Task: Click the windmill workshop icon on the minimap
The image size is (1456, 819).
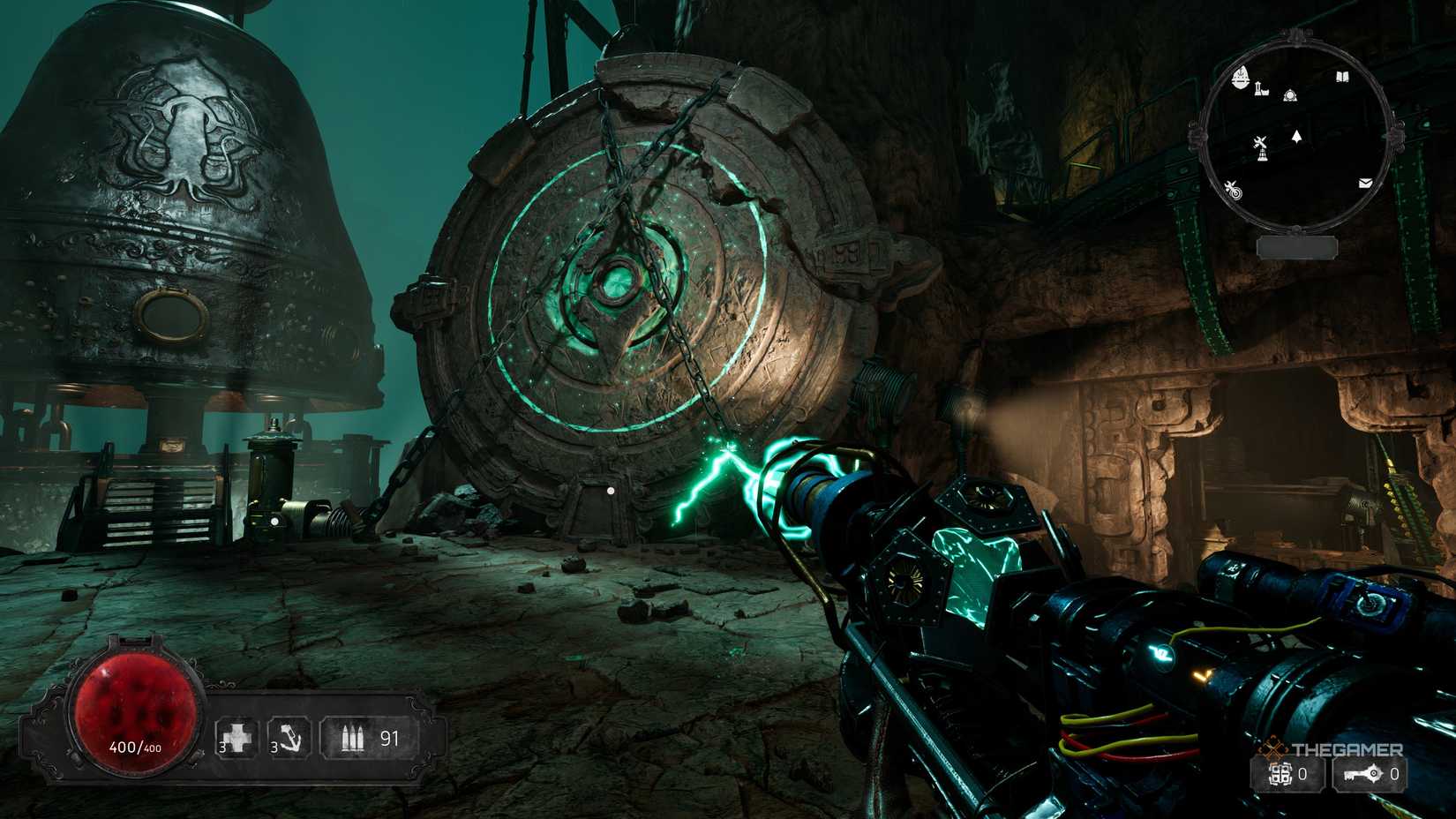Action: pos(1261,147)
